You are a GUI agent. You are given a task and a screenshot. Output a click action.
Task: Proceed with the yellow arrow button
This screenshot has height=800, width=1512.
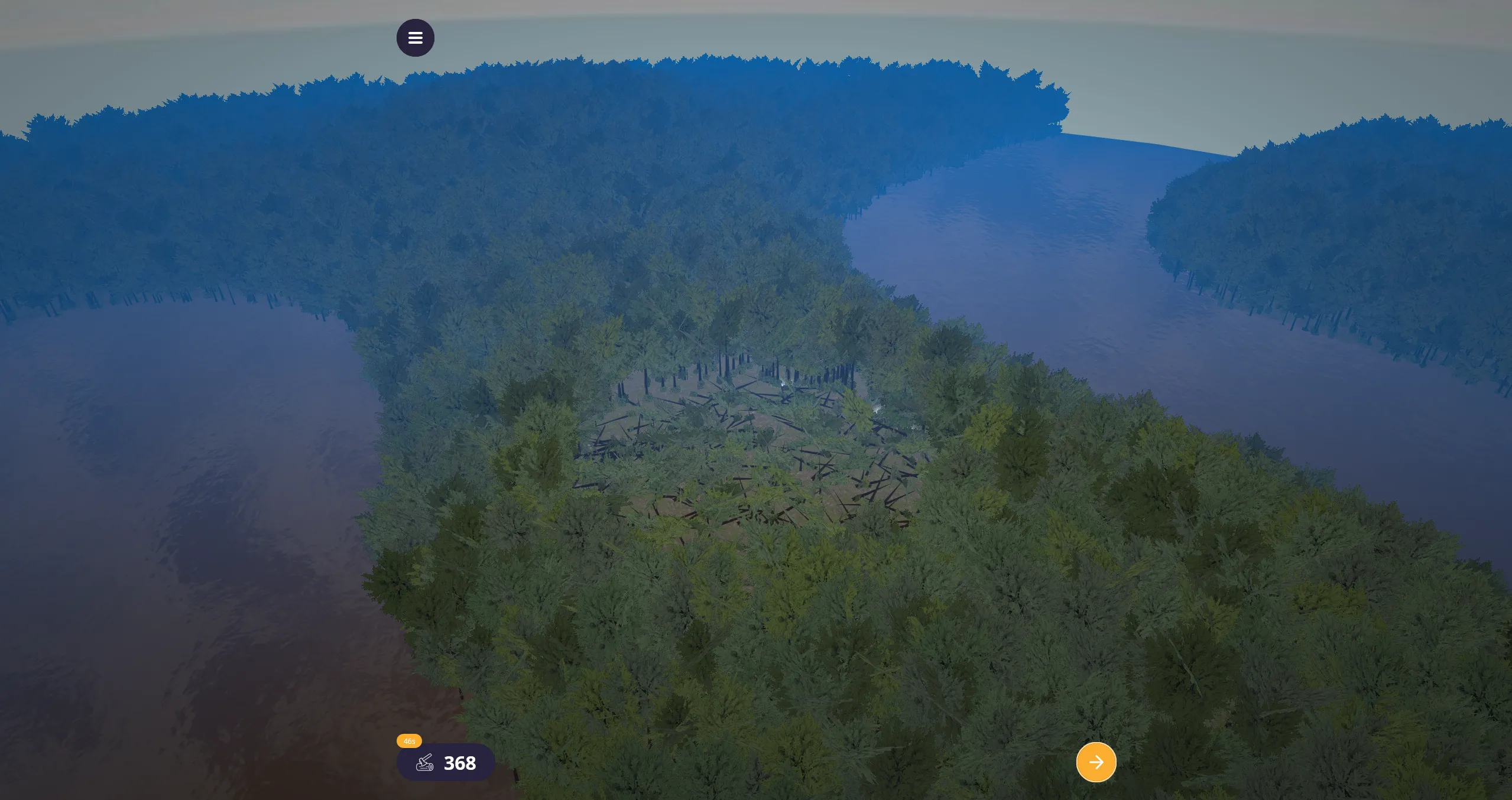[1096, 762]
